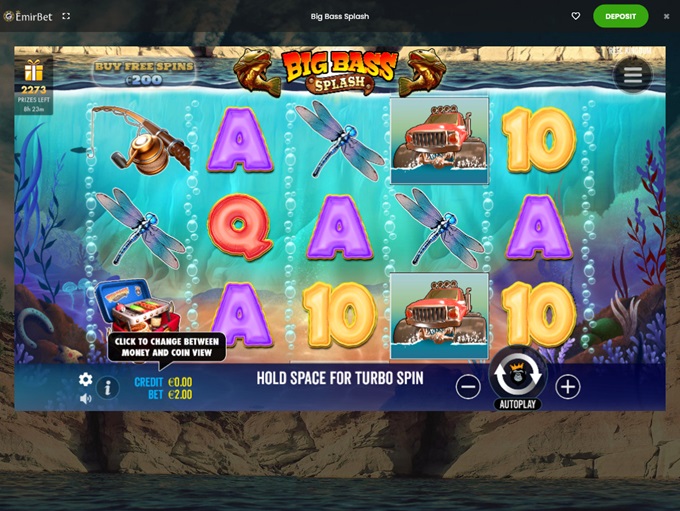Add game to favorites with heart icon

point(576,16)
